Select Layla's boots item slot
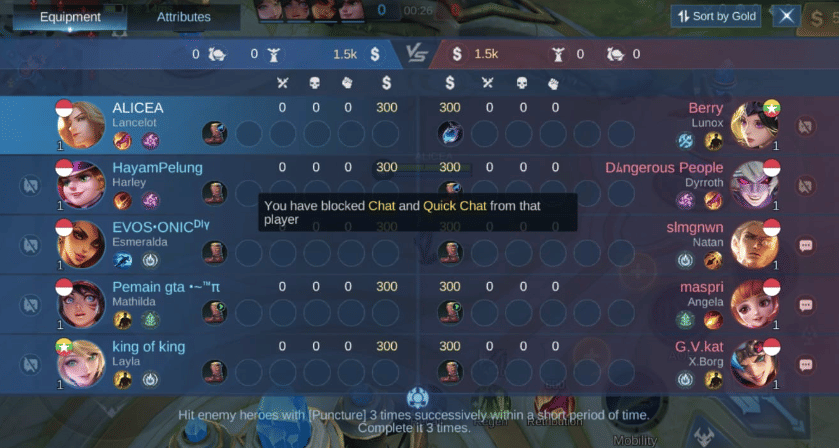 pos(214,371)
